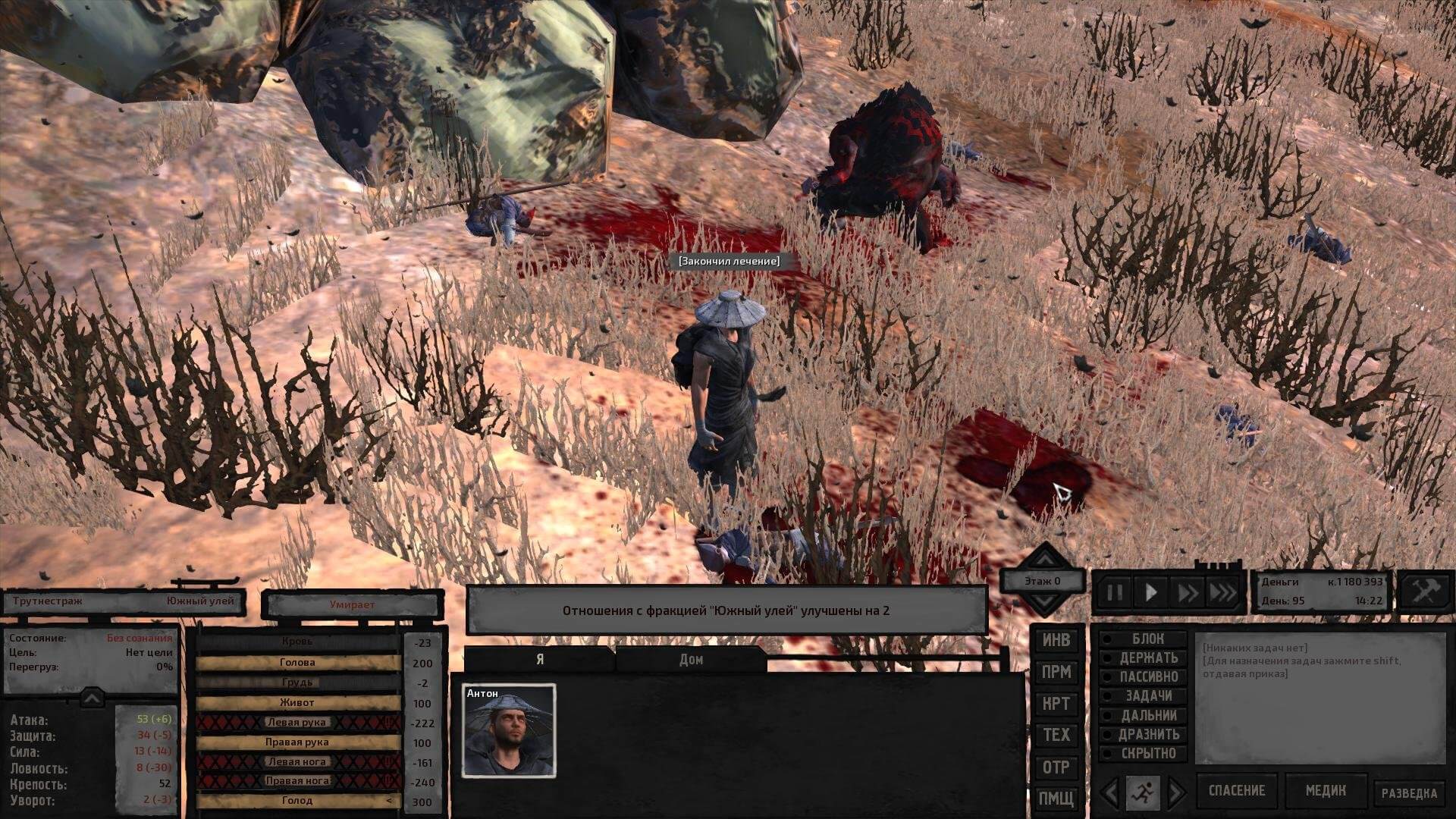Activate the СПАСЕНИЕ rescue order
This screenshot has width=1456, height=819.
pos(1236,791)
